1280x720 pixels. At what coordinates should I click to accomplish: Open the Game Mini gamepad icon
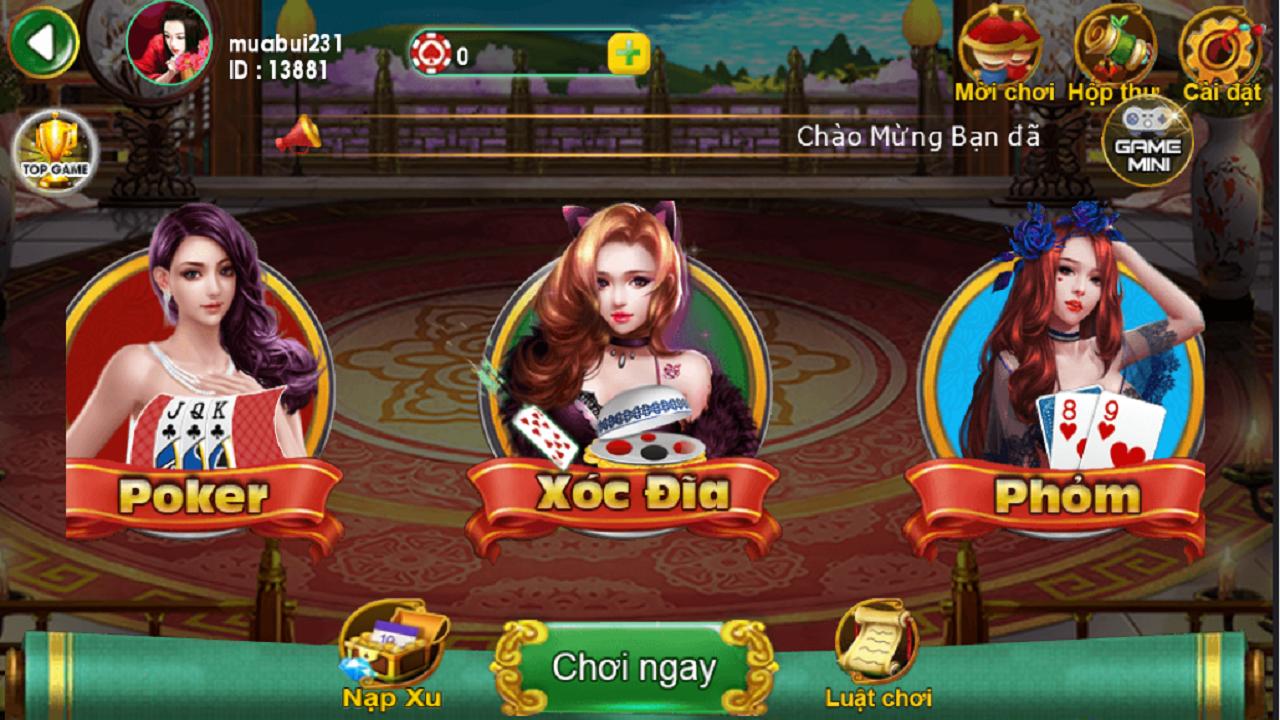(x=1146, y=143)
